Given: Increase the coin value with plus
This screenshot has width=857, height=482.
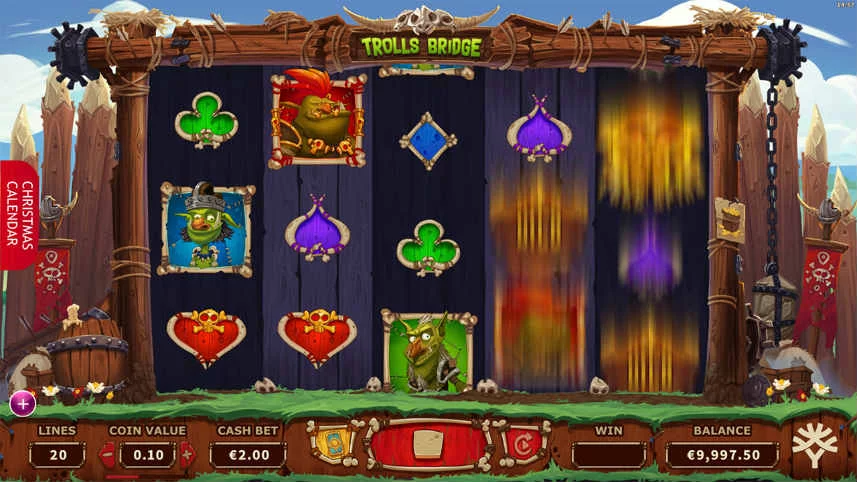Looking at the screenshot, I should coord(187,455).
